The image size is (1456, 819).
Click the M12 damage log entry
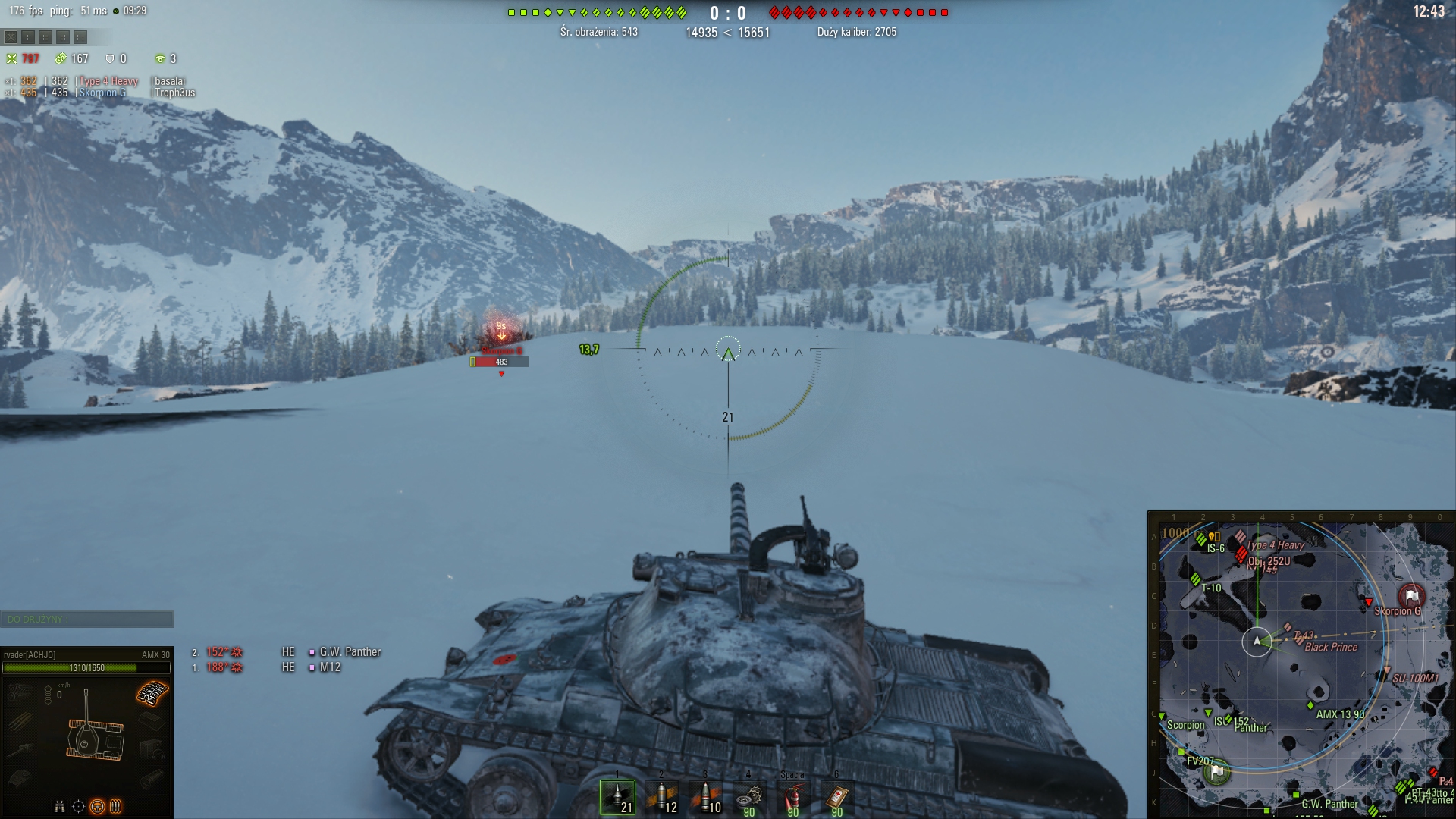(330, 667)
